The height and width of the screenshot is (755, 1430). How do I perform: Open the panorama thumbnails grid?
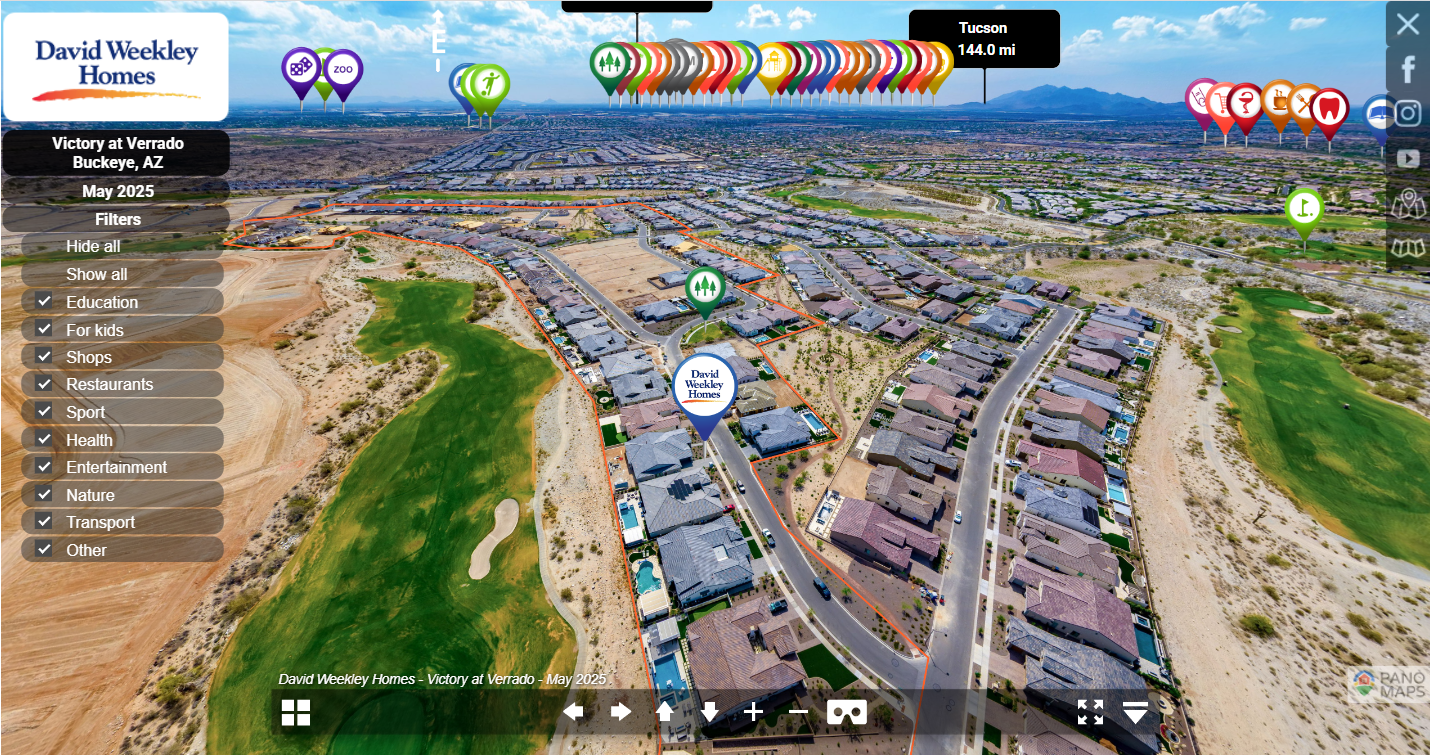[x=296, y=712]
